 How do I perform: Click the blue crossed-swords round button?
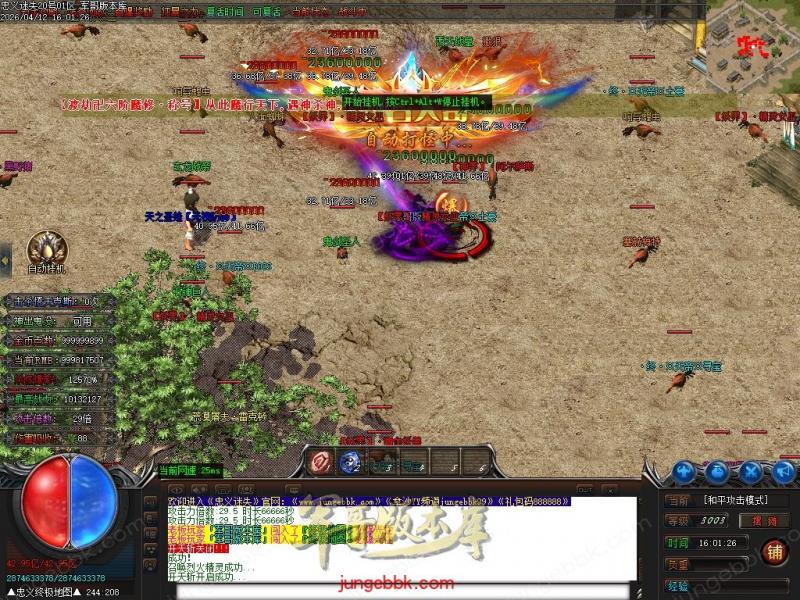pyautogui.click(x=749, y=471)
